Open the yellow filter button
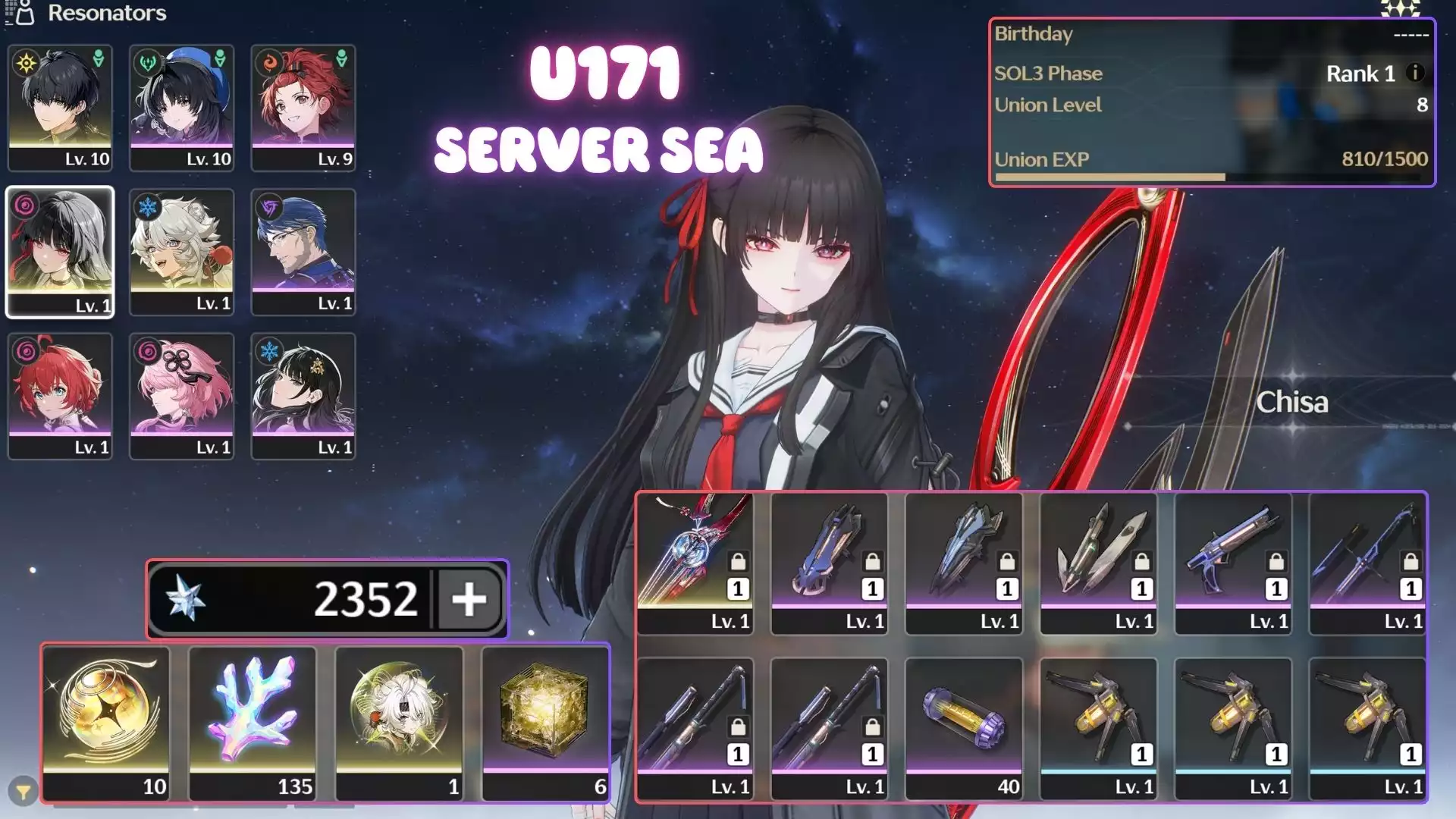Viewport: 1456px width, 819px height. [24, 792]
